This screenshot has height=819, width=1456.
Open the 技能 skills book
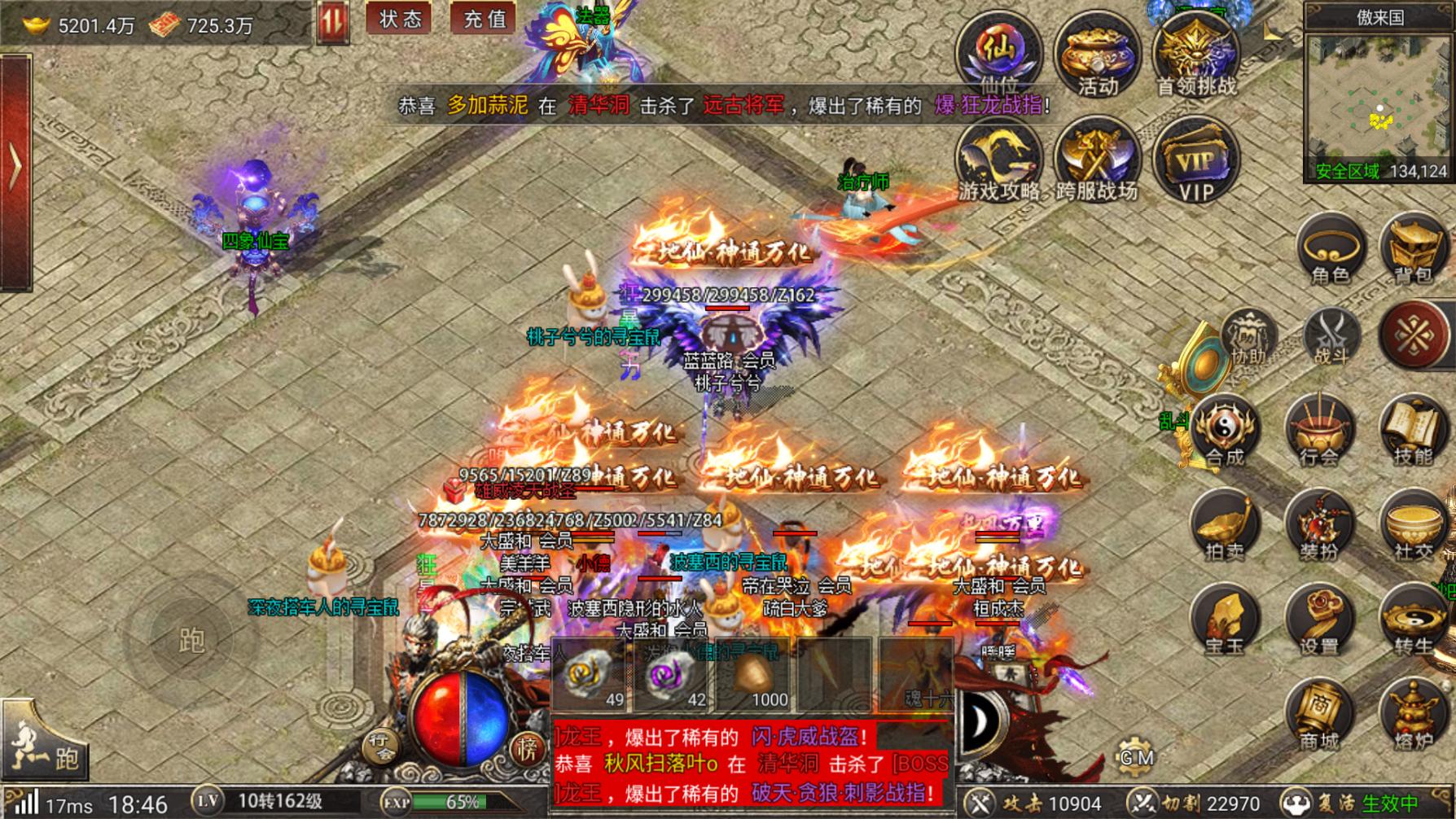pyautogui.click(x=1414, y=431)
